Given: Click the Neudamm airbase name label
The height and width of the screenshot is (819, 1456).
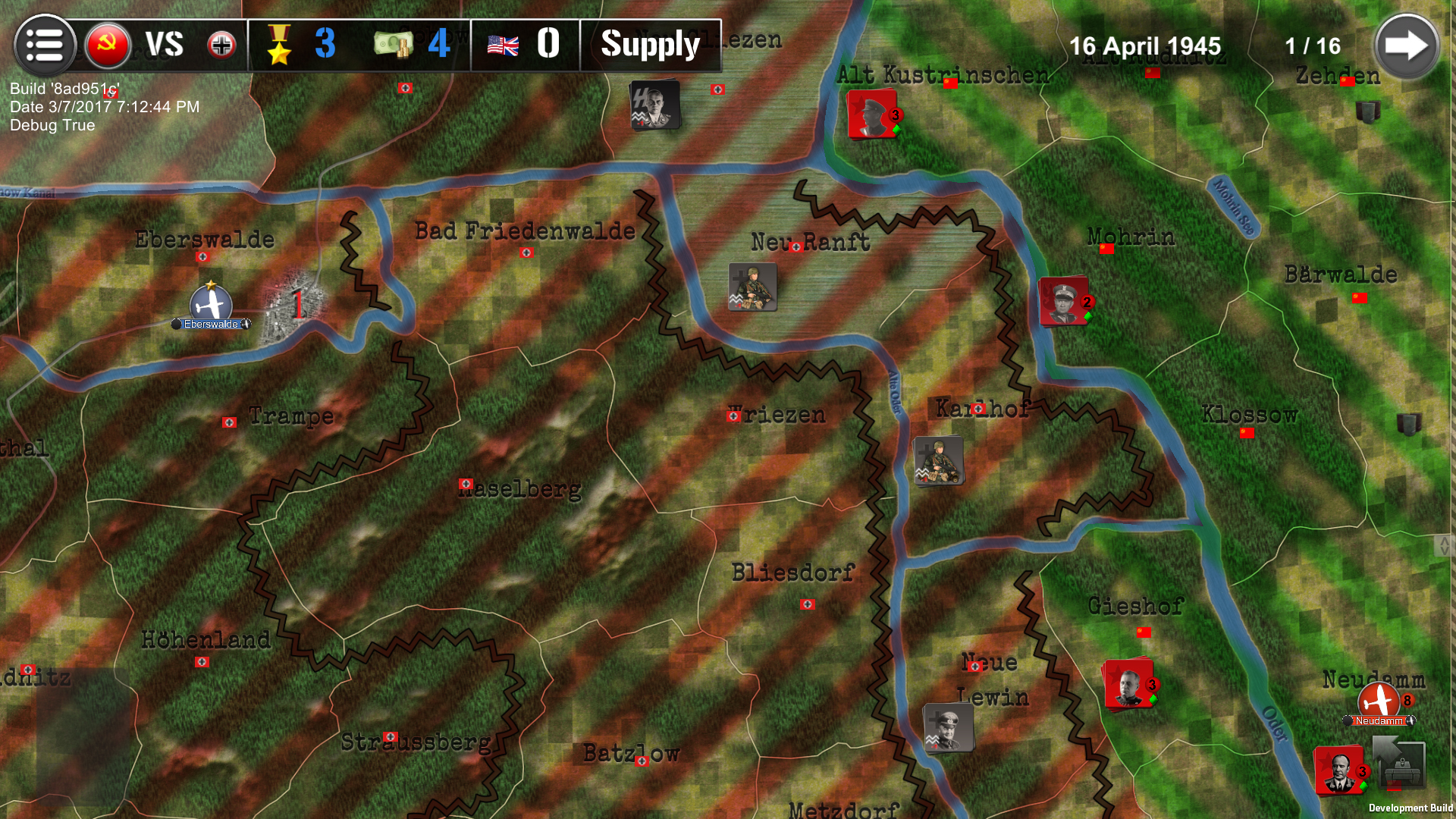Looking at the screenshot, I should [x=1379, y=720].
